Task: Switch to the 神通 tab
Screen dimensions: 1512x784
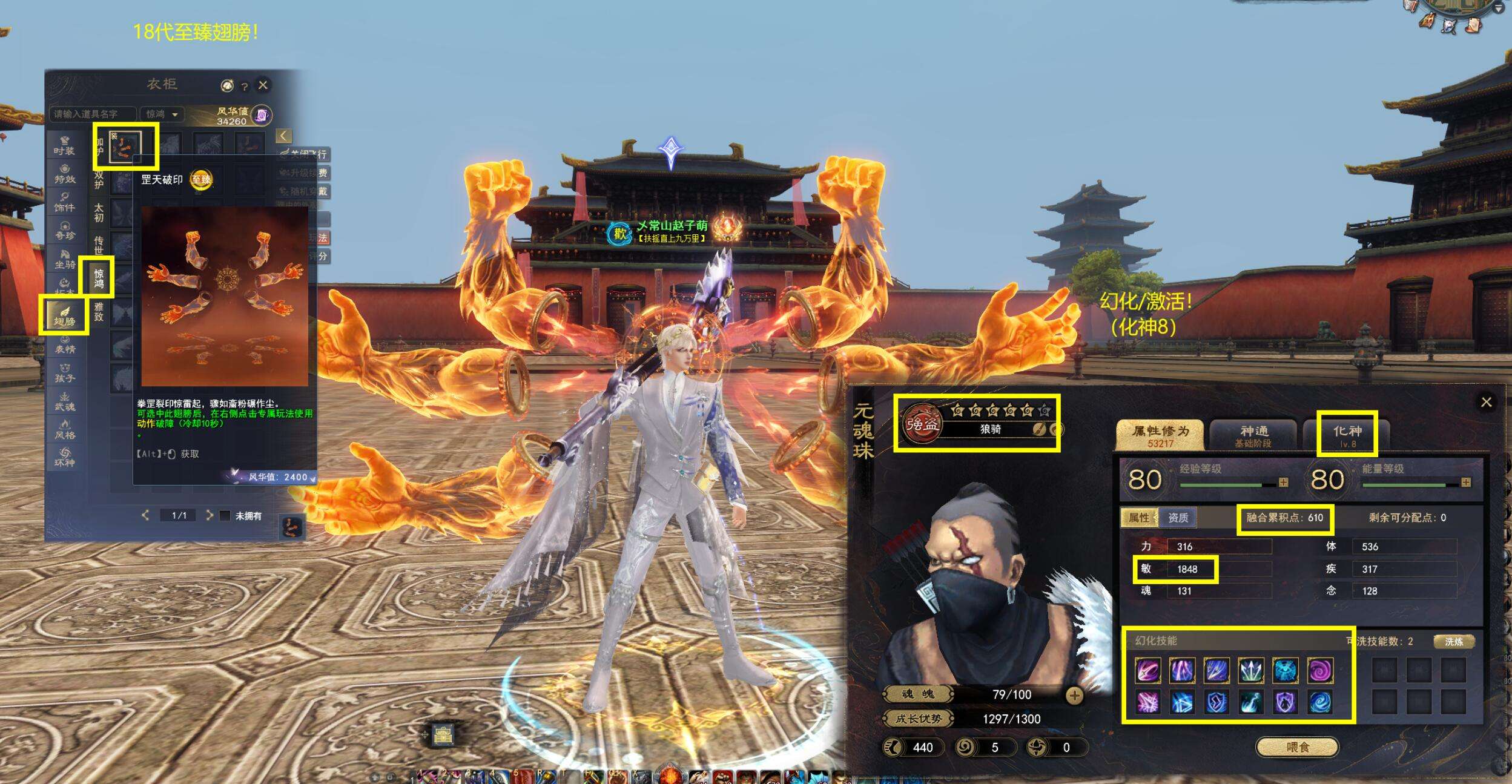Action: click(1253, 435)
